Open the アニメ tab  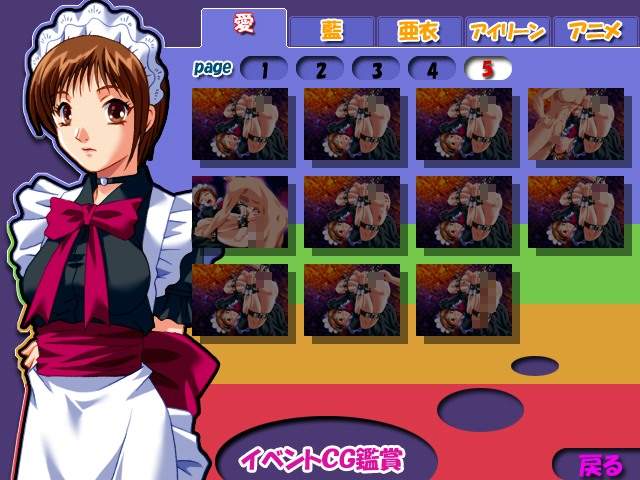pyautogui.click(x=595, y=31)
